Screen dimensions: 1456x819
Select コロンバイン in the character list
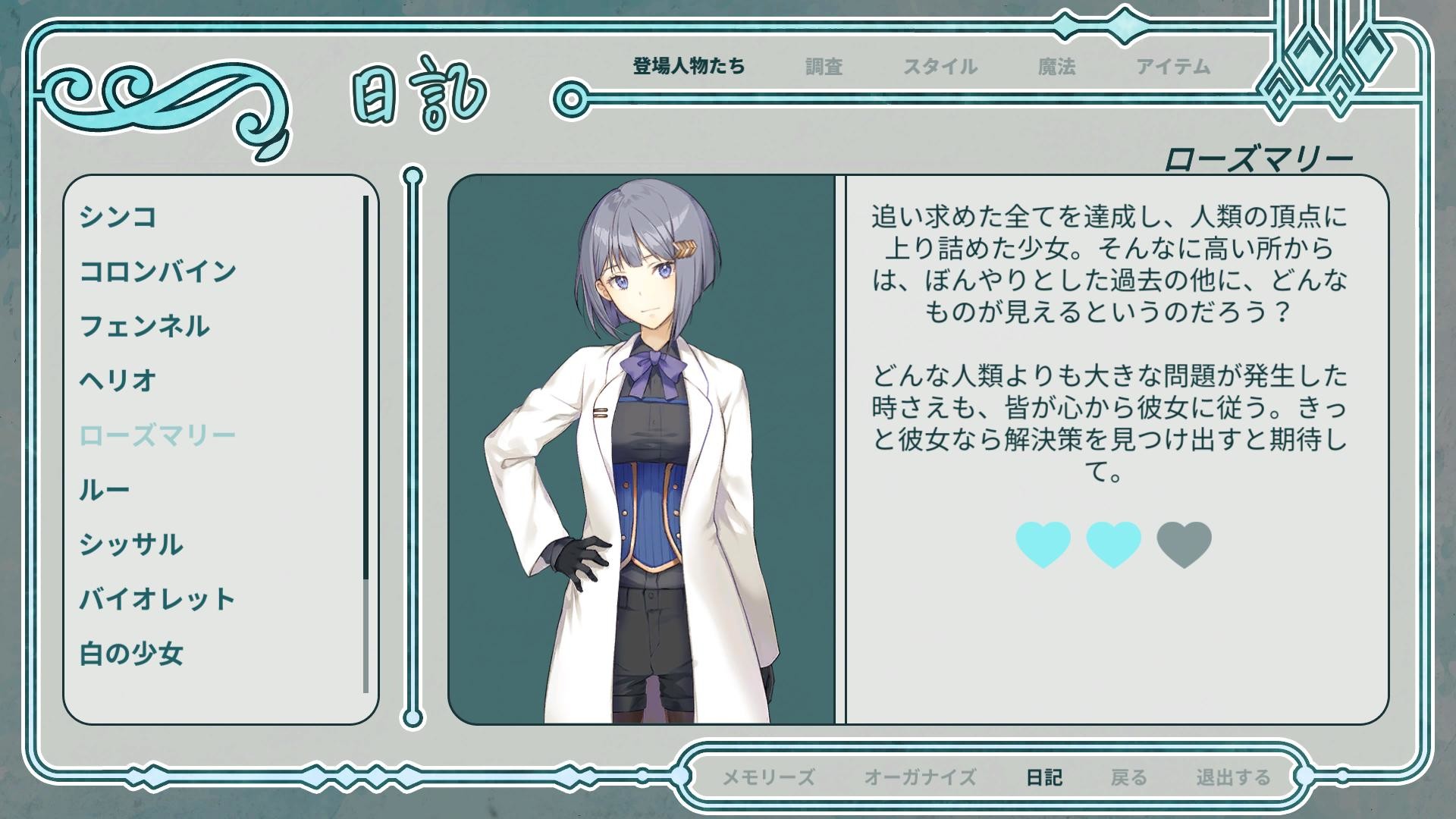(155, 273)
